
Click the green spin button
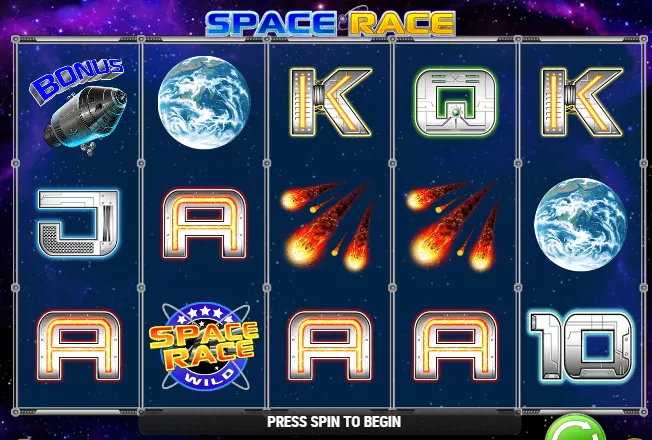[575, 430]
